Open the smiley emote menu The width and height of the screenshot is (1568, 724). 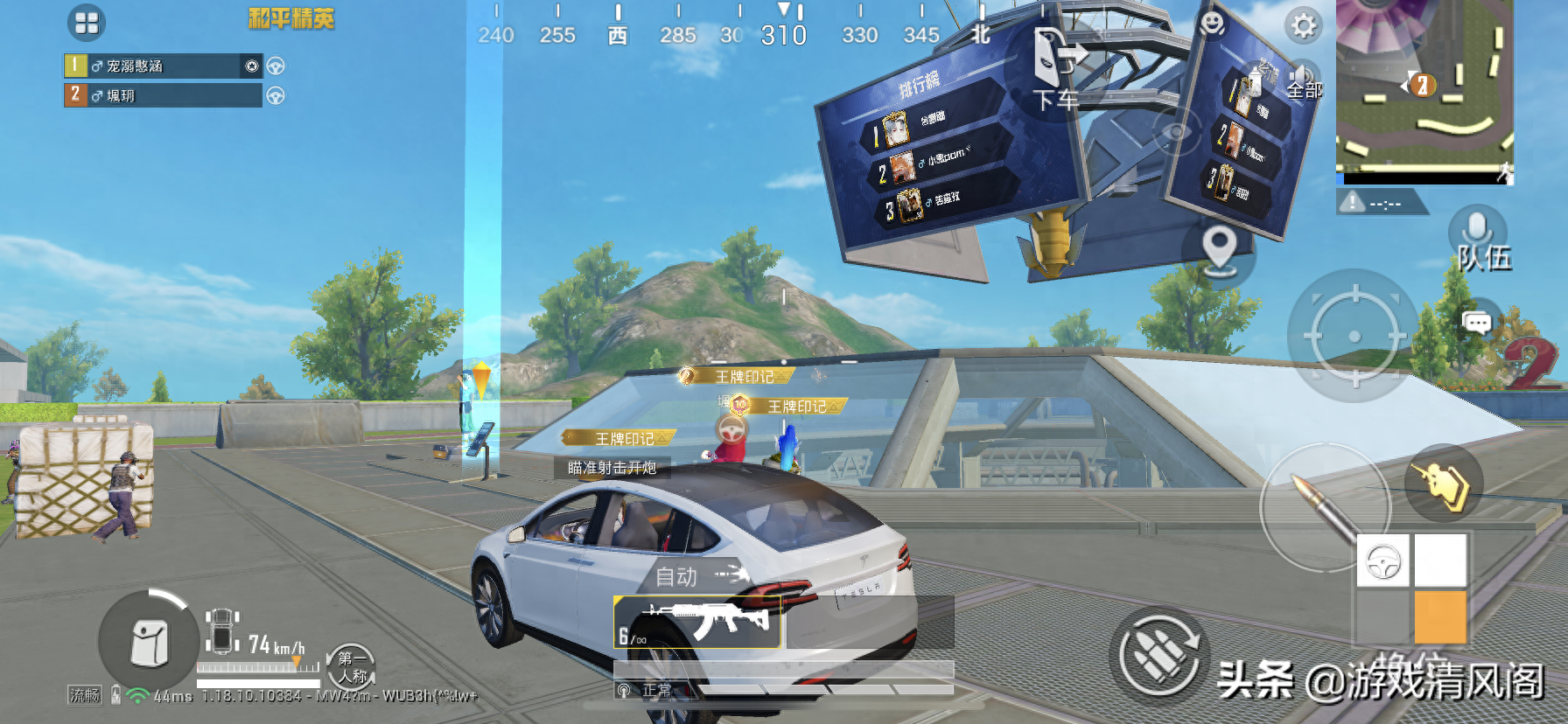[1212, 23]
